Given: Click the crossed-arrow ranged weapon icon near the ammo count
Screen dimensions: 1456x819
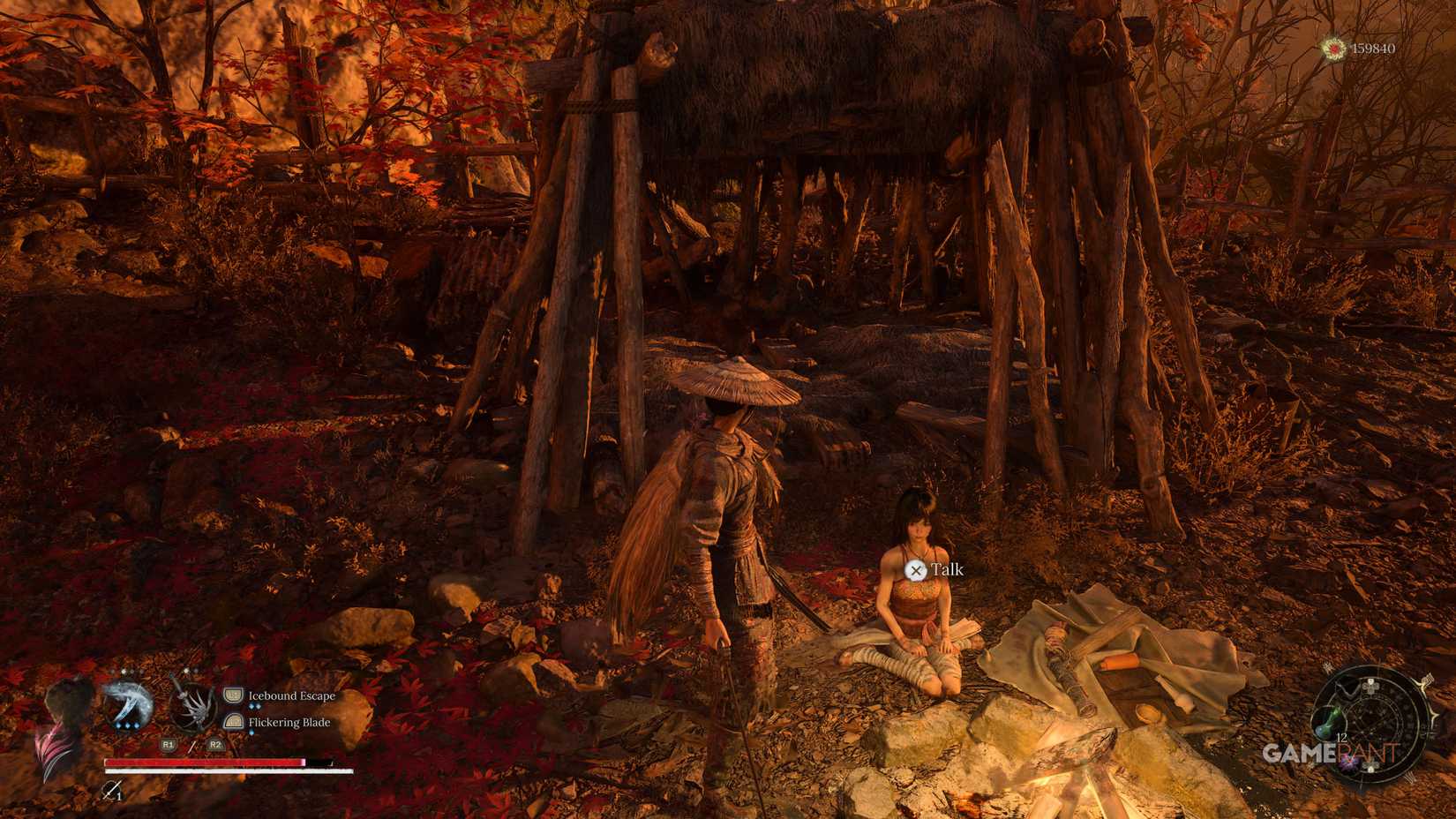Looking at the screenshot, I should click(x=112, y=791).
